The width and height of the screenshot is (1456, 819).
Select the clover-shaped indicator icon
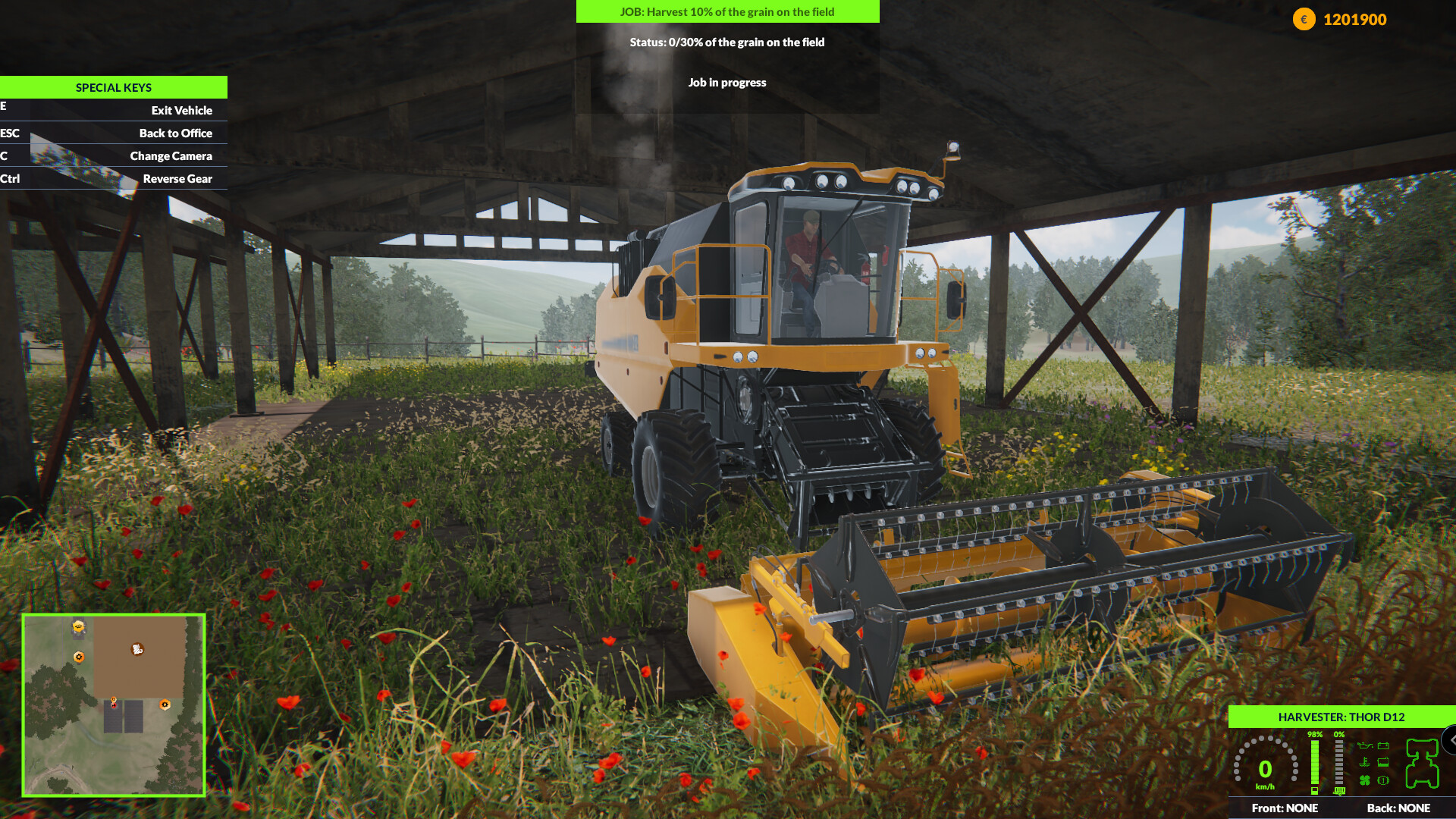click(x=1364, y=780)
